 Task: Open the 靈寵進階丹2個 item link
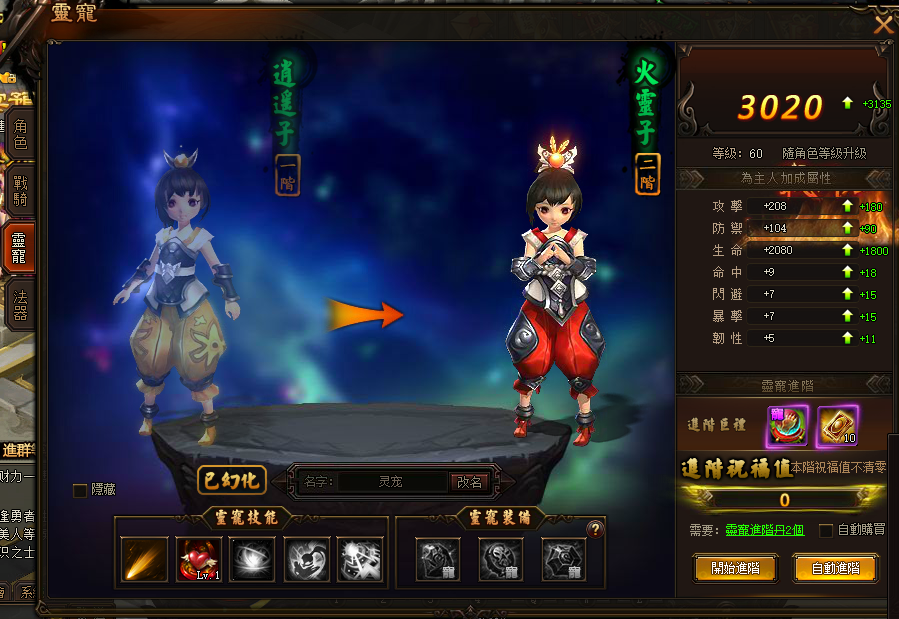tap(765, 530)
